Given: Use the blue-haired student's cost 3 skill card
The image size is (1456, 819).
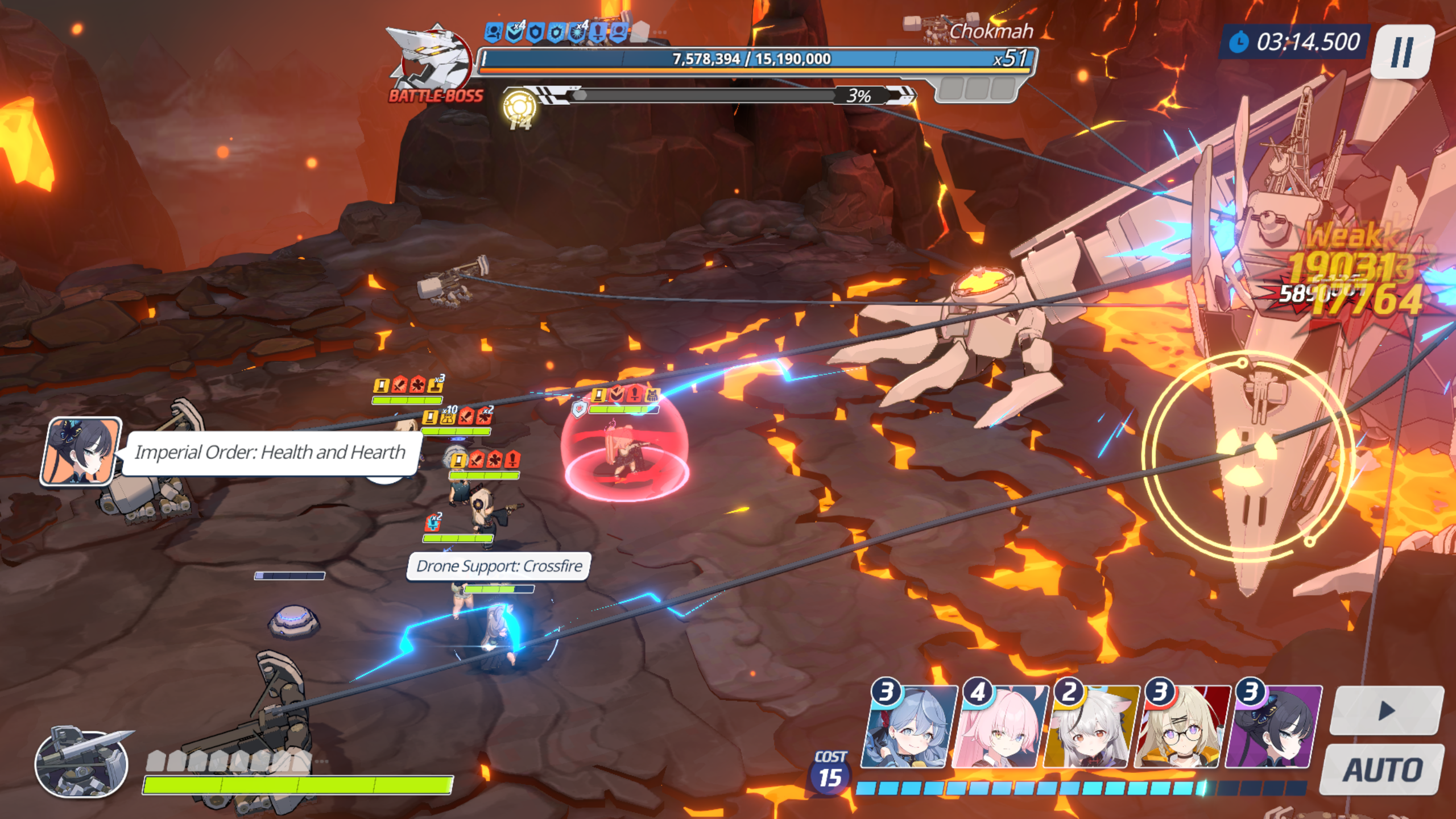Looking at the screenshot, I should [908, 728].
